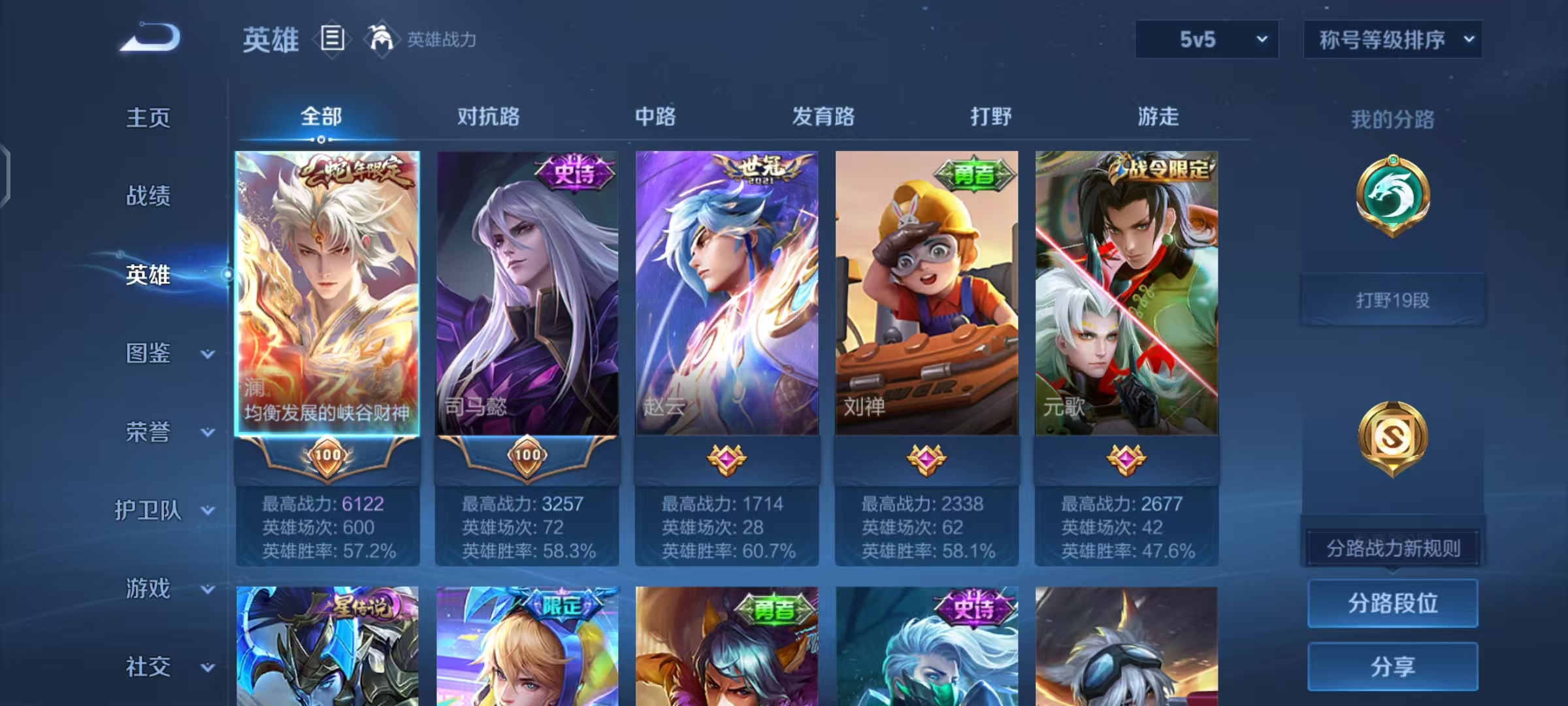Open the hero list view icon beside 英雄
Viewport: 1568px width, 706px height.
pyautogui.click(x=332, y=39)
